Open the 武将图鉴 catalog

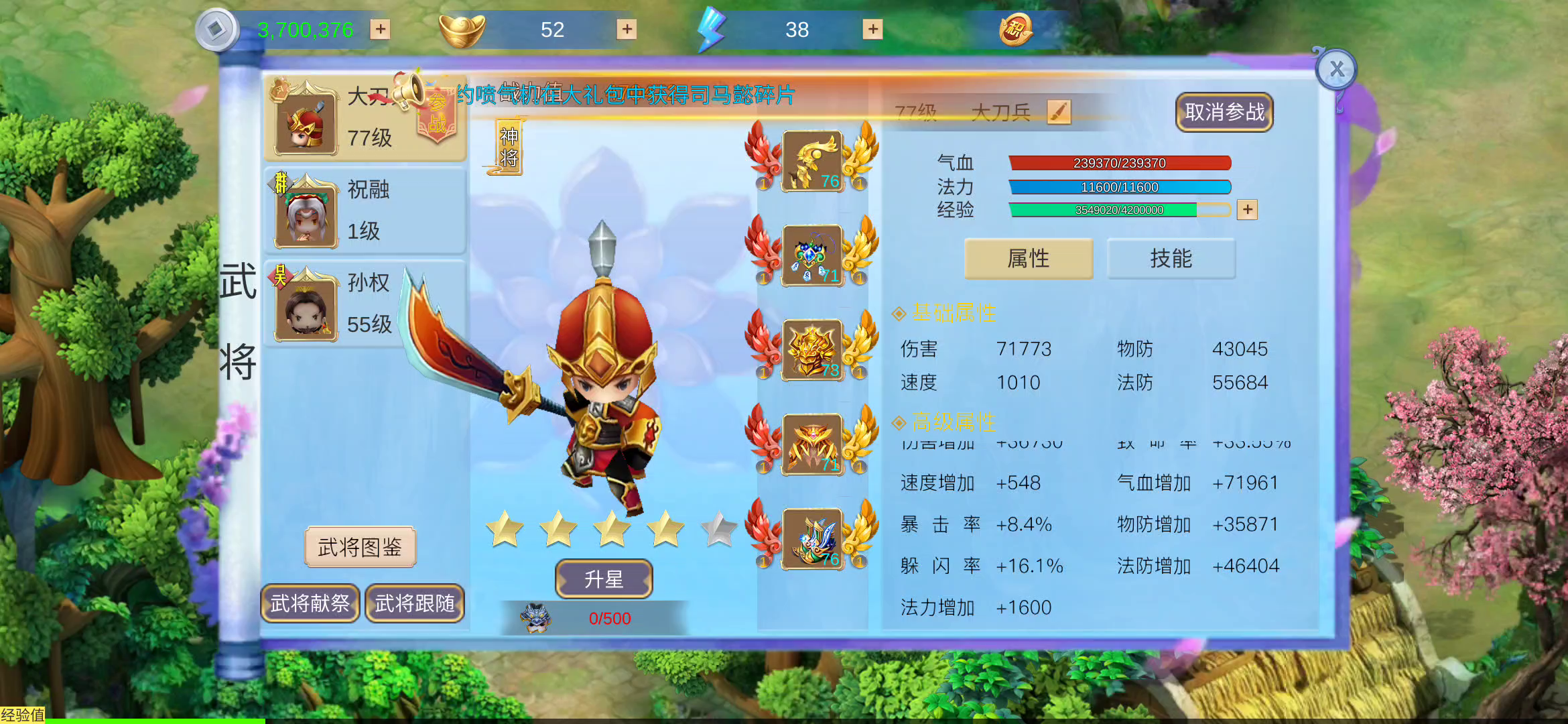click(360, 546)
